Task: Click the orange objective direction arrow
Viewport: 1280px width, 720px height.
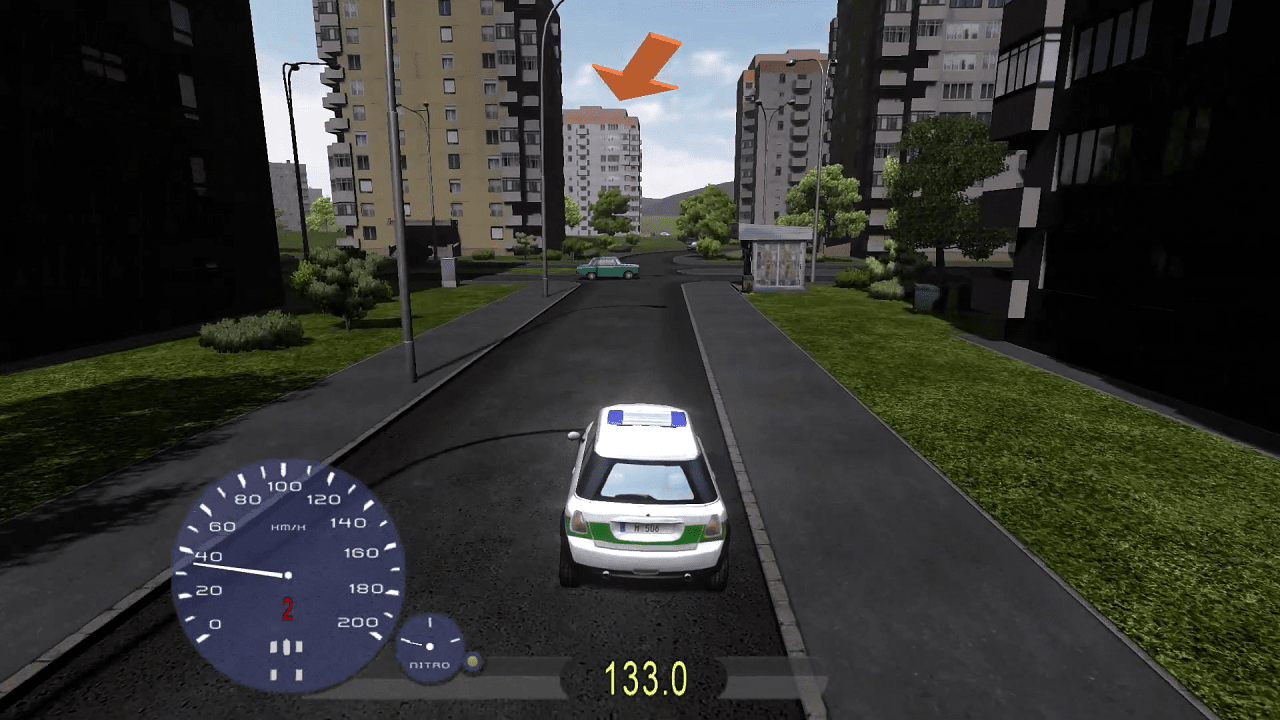Action: 636,70
